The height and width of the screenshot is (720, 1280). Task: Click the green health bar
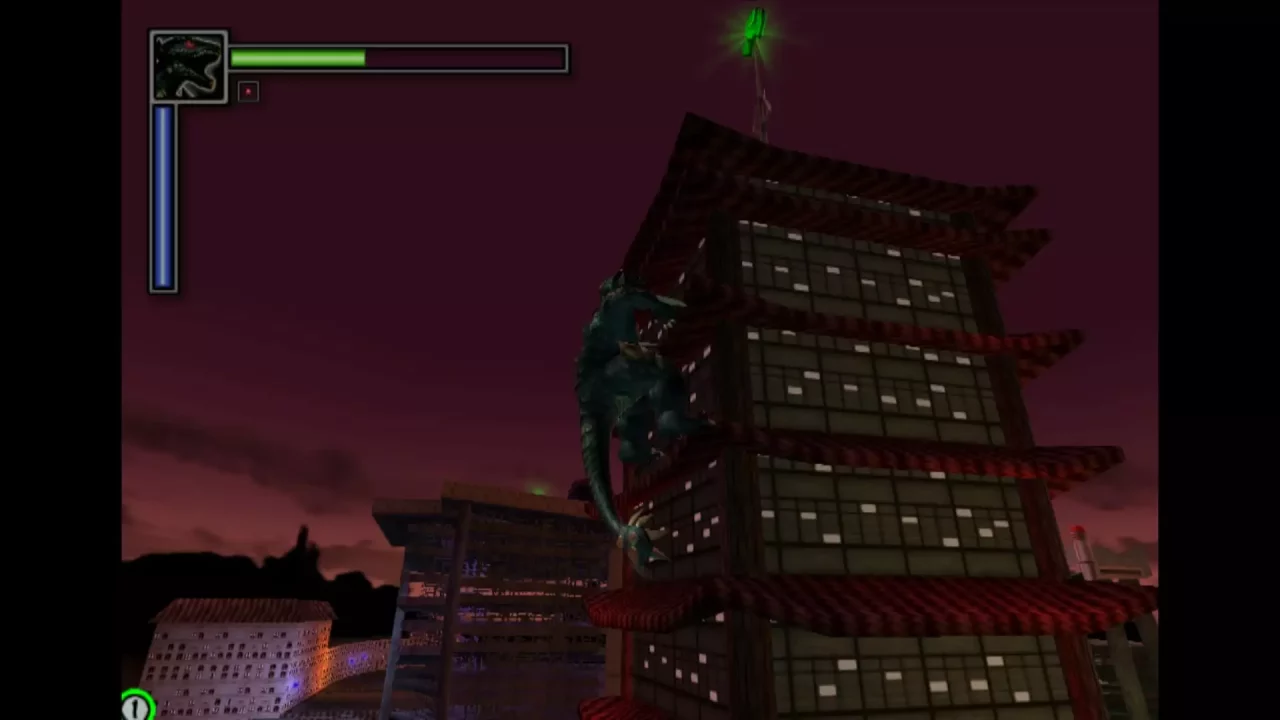pos(297,58)
